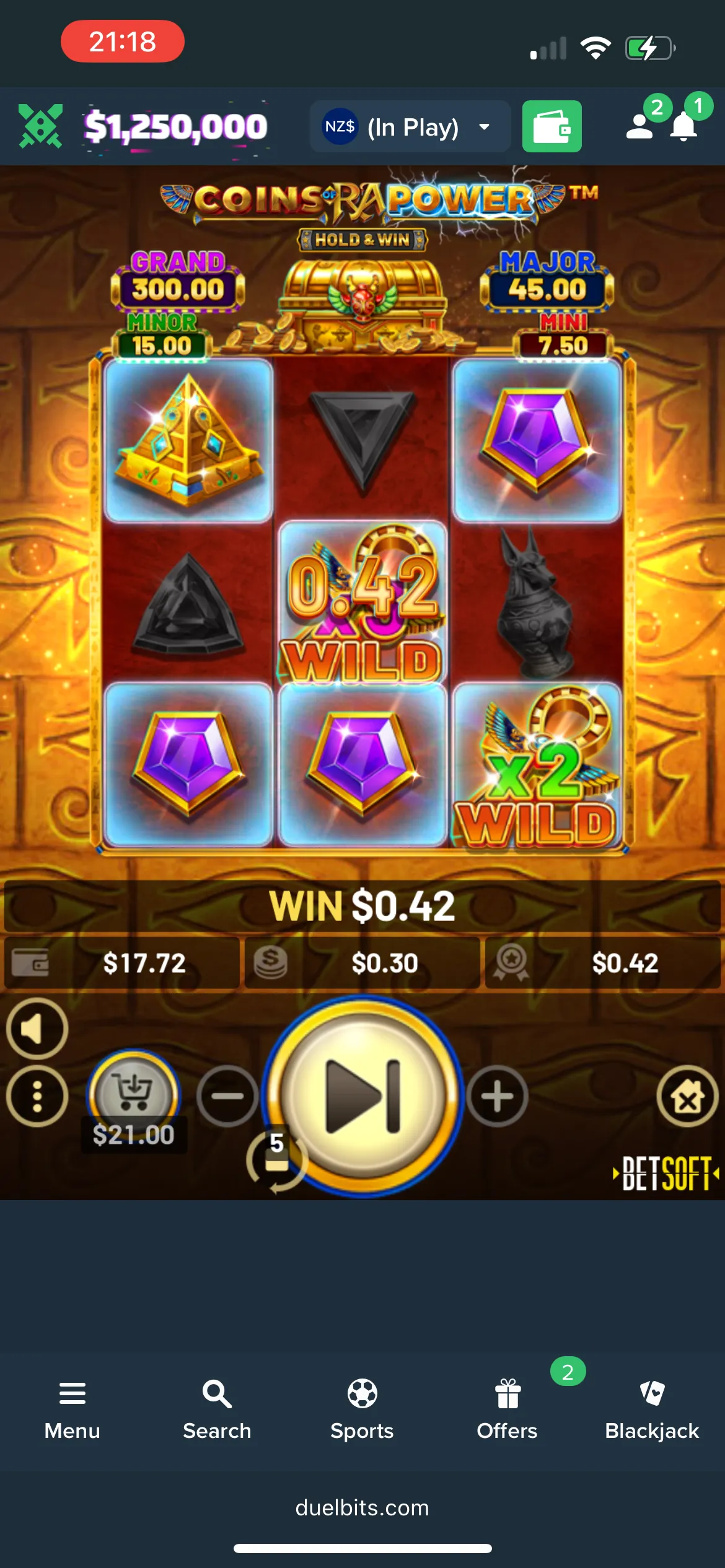Open the three-dot game options menu
The image size is (725, 1568).
37,1096
